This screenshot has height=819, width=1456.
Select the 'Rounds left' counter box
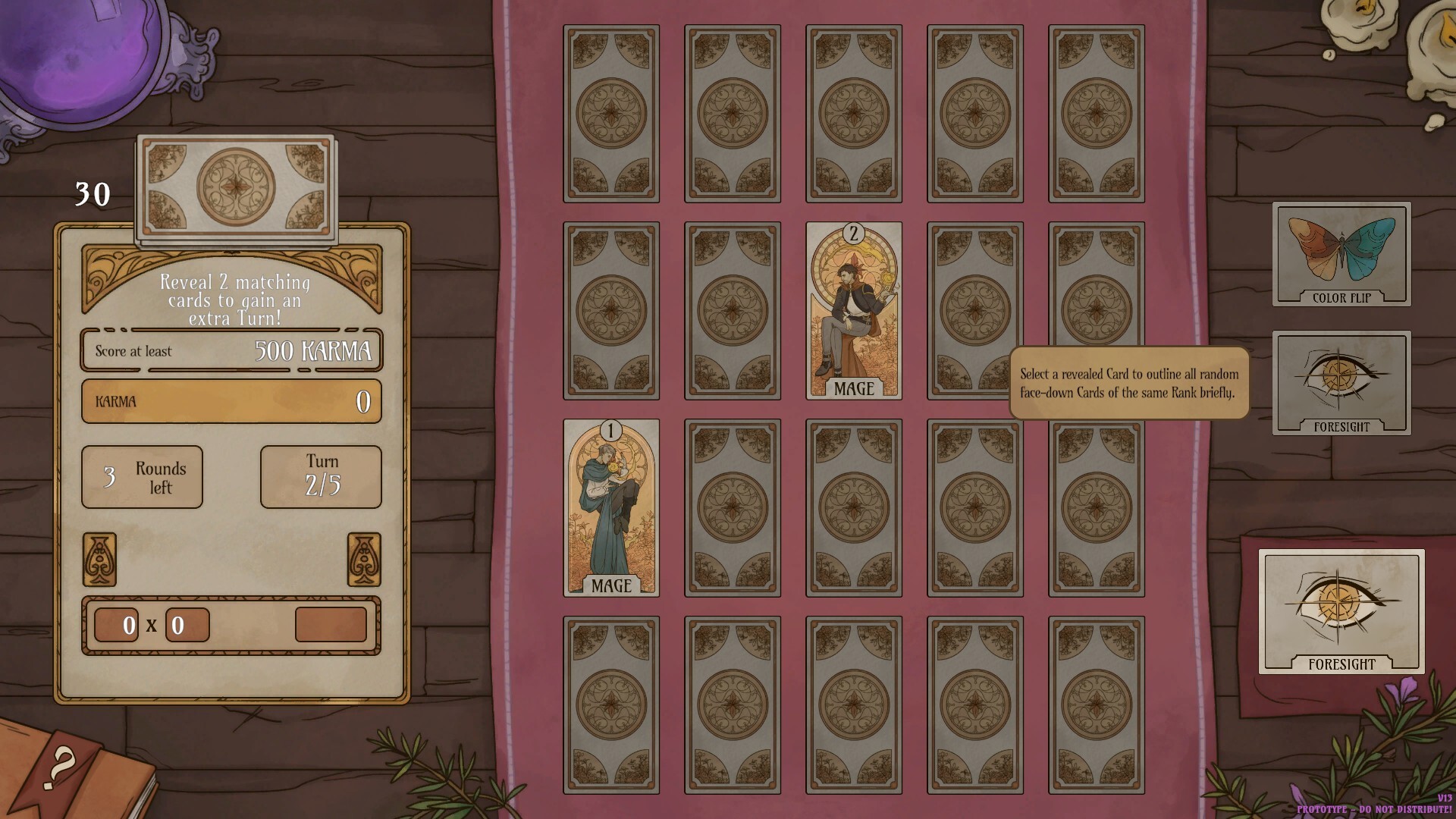(141, 477)
